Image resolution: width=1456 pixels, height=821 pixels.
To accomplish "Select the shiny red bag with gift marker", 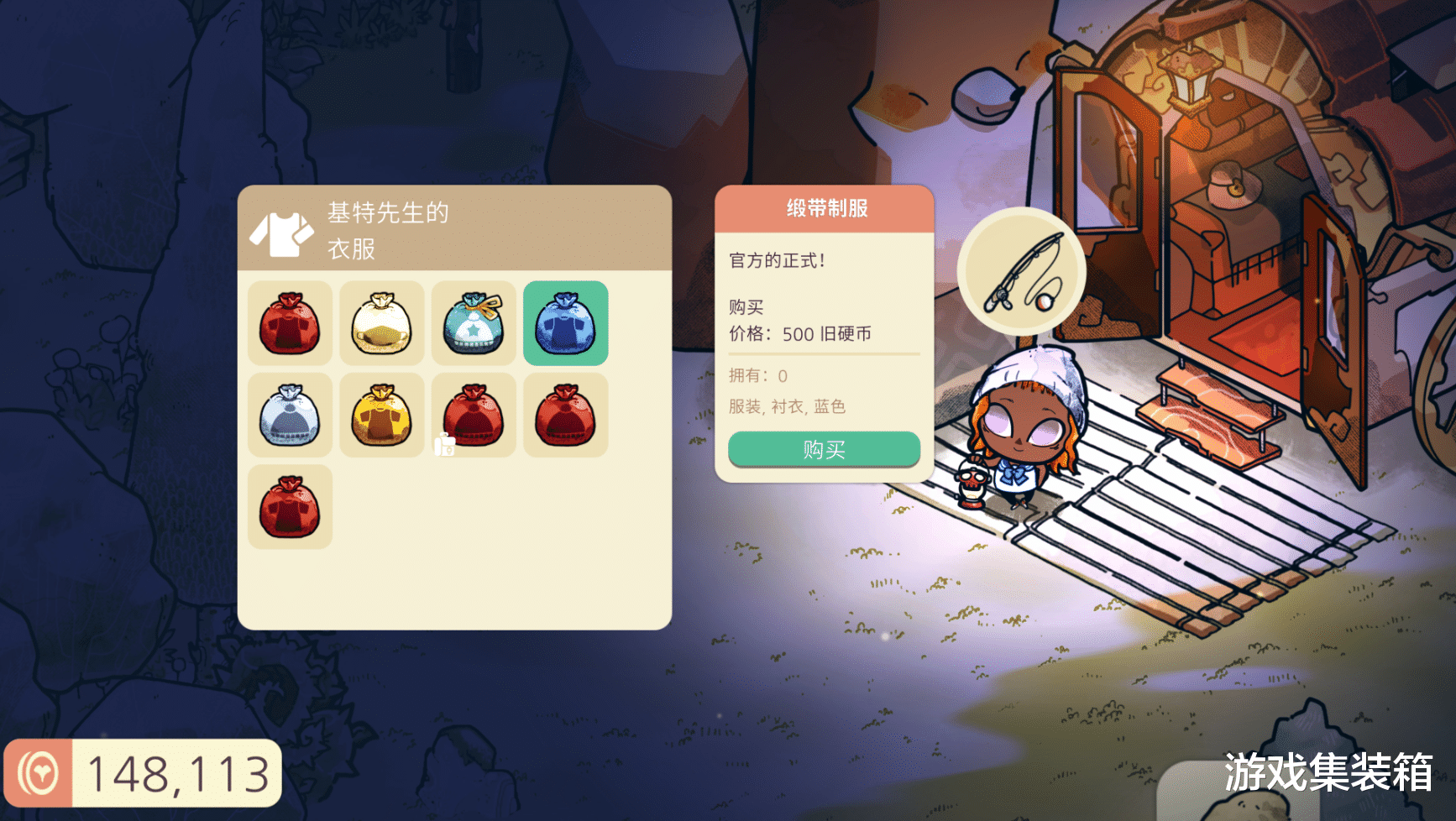I will click(474, 416).
